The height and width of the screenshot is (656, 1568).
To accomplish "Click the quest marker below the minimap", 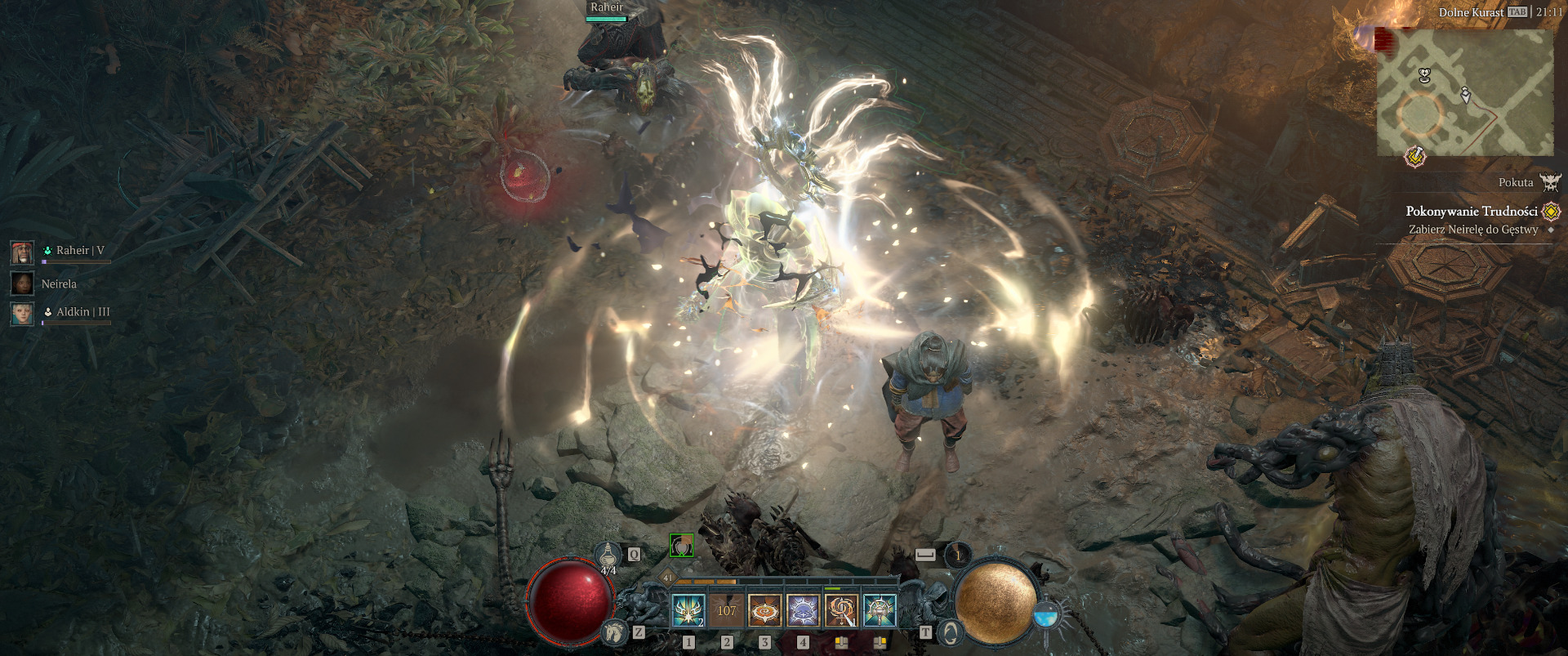I will click(x=1414, y=156).
